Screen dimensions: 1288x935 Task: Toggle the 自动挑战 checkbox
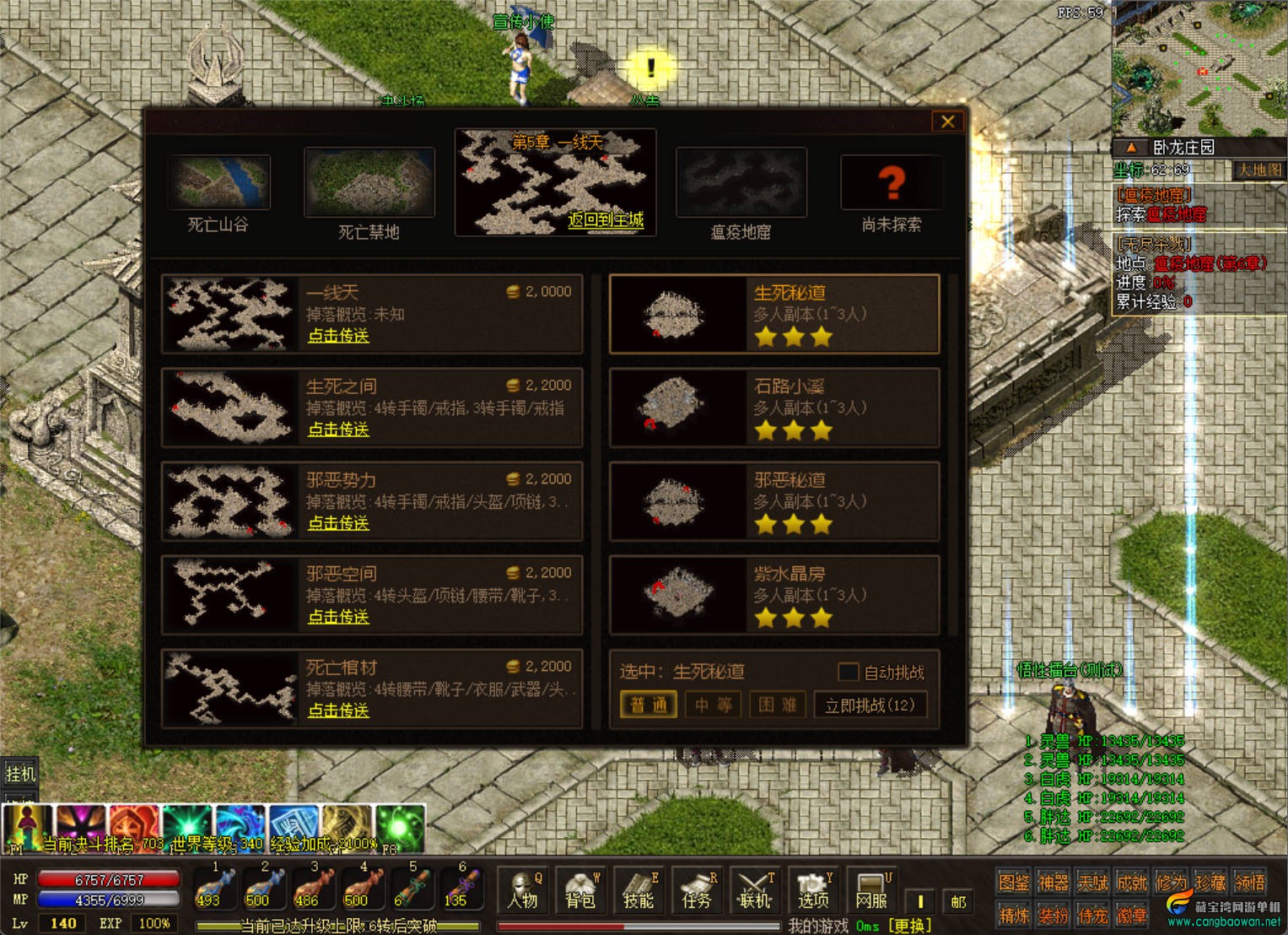(x=848, y=673)
